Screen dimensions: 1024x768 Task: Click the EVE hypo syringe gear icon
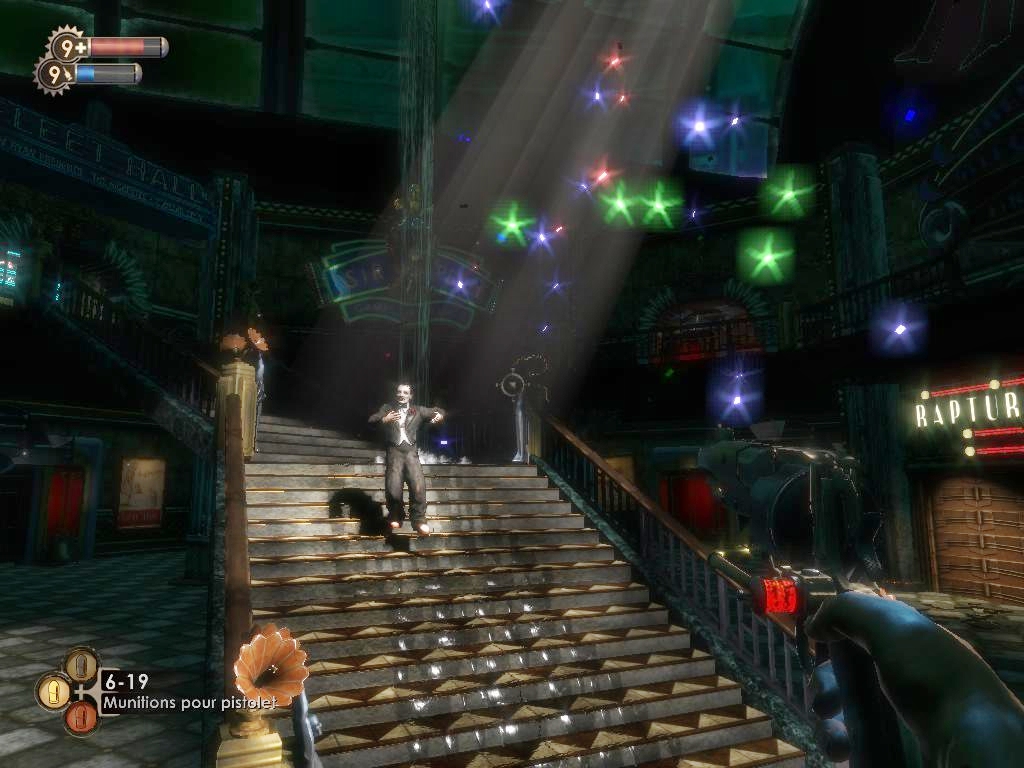pyautogui.click(x=54, y=73)
